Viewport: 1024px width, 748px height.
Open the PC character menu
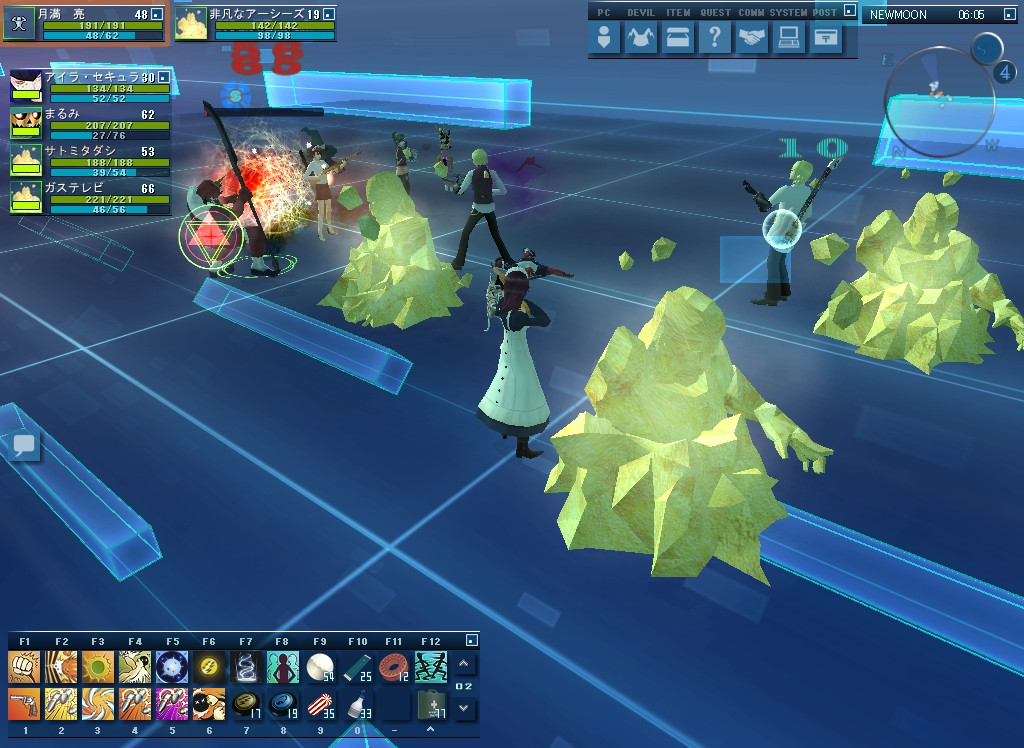[x=604, y=38]
